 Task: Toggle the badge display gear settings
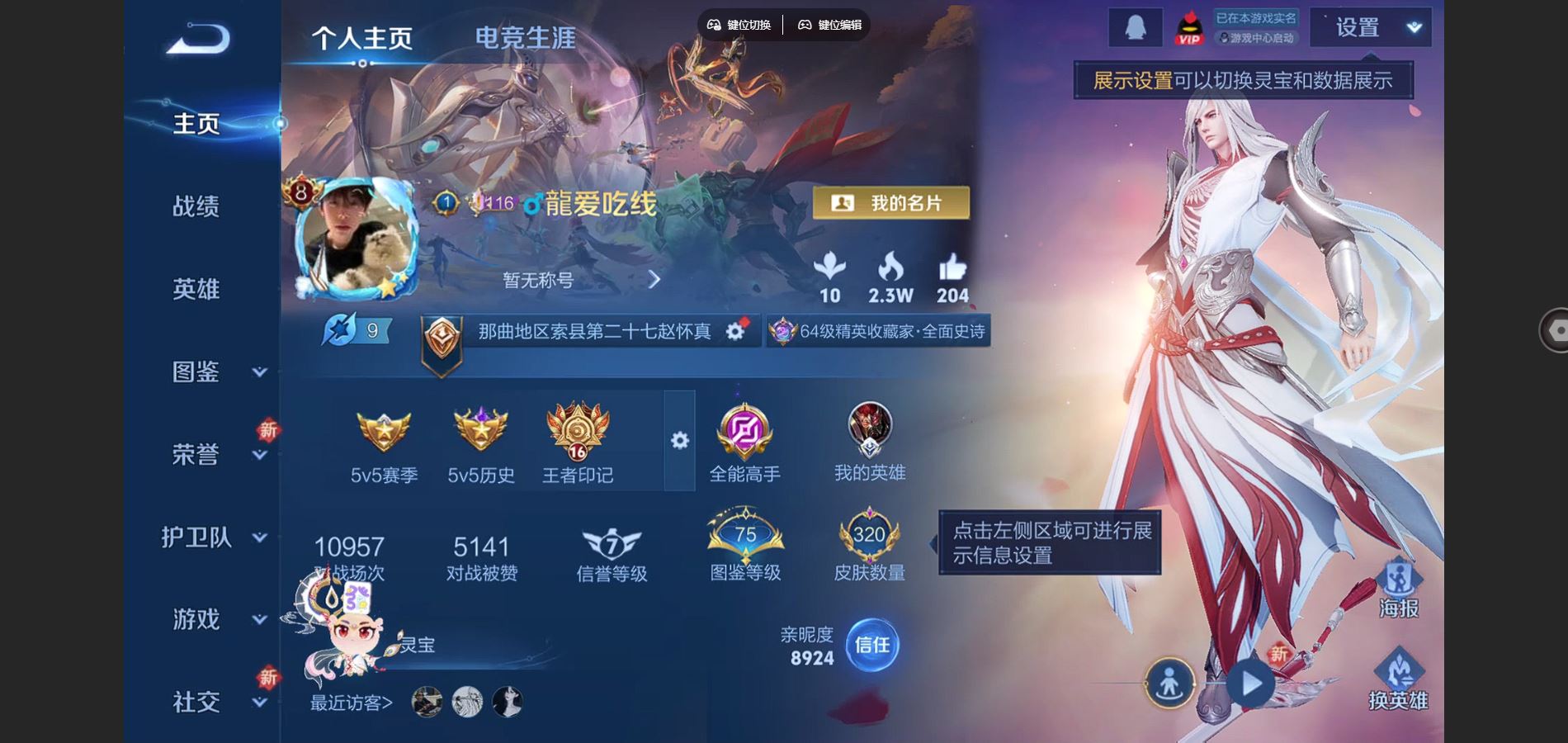coord(678,442)
